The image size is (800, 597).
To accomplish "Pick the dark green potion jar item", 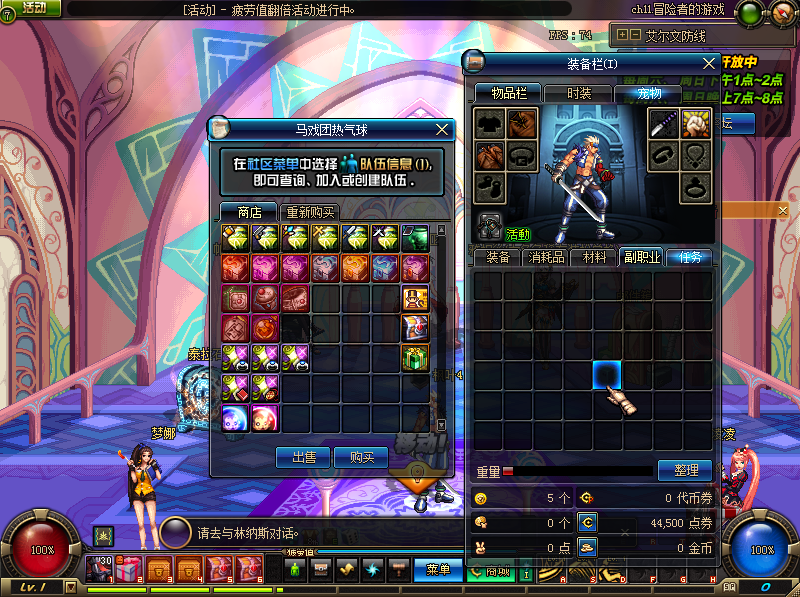I will point(416,238).
